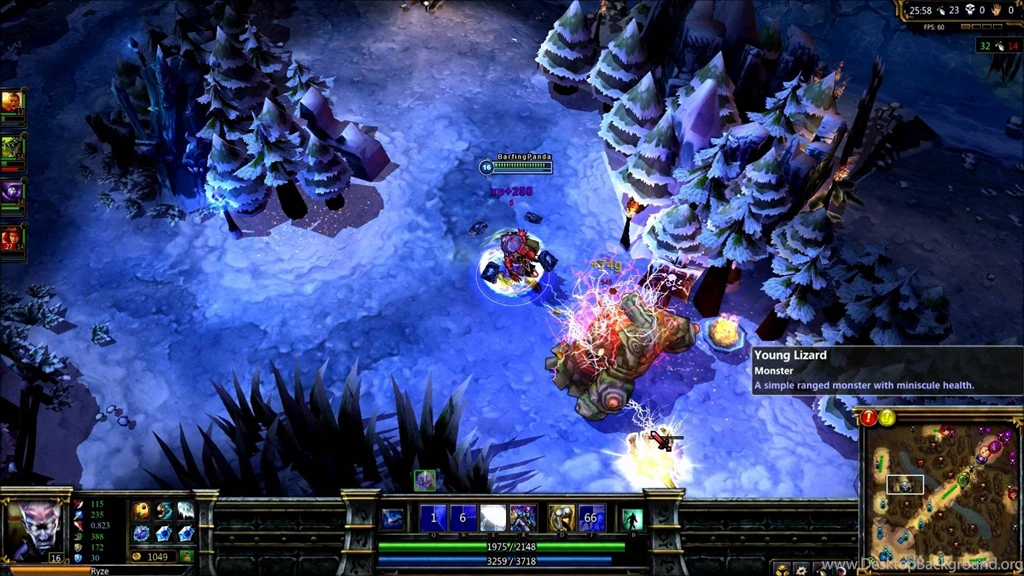Screen dimensions: 1024x576
Task: Click the passive ability icon beside the skills
Action: click(x=393, y=517)
